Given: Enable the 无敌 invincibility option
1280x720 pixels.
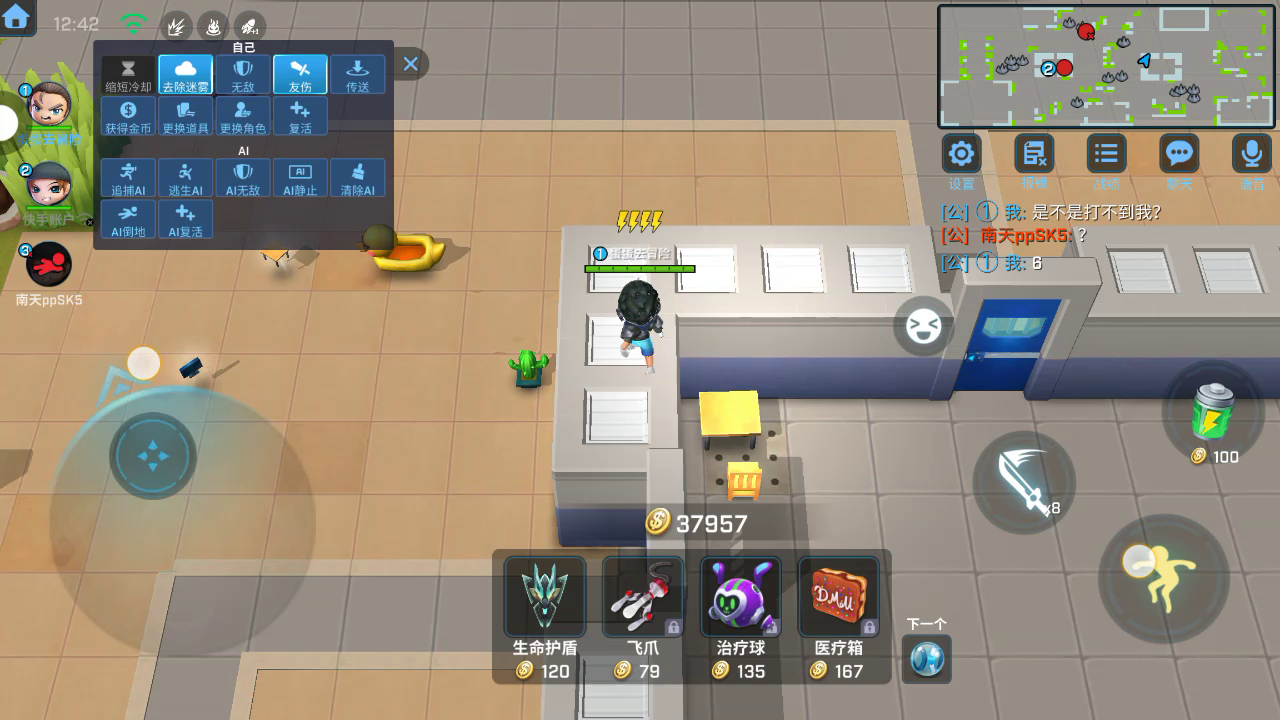Looking at the screenshot, I should click(x=243, y=75).
